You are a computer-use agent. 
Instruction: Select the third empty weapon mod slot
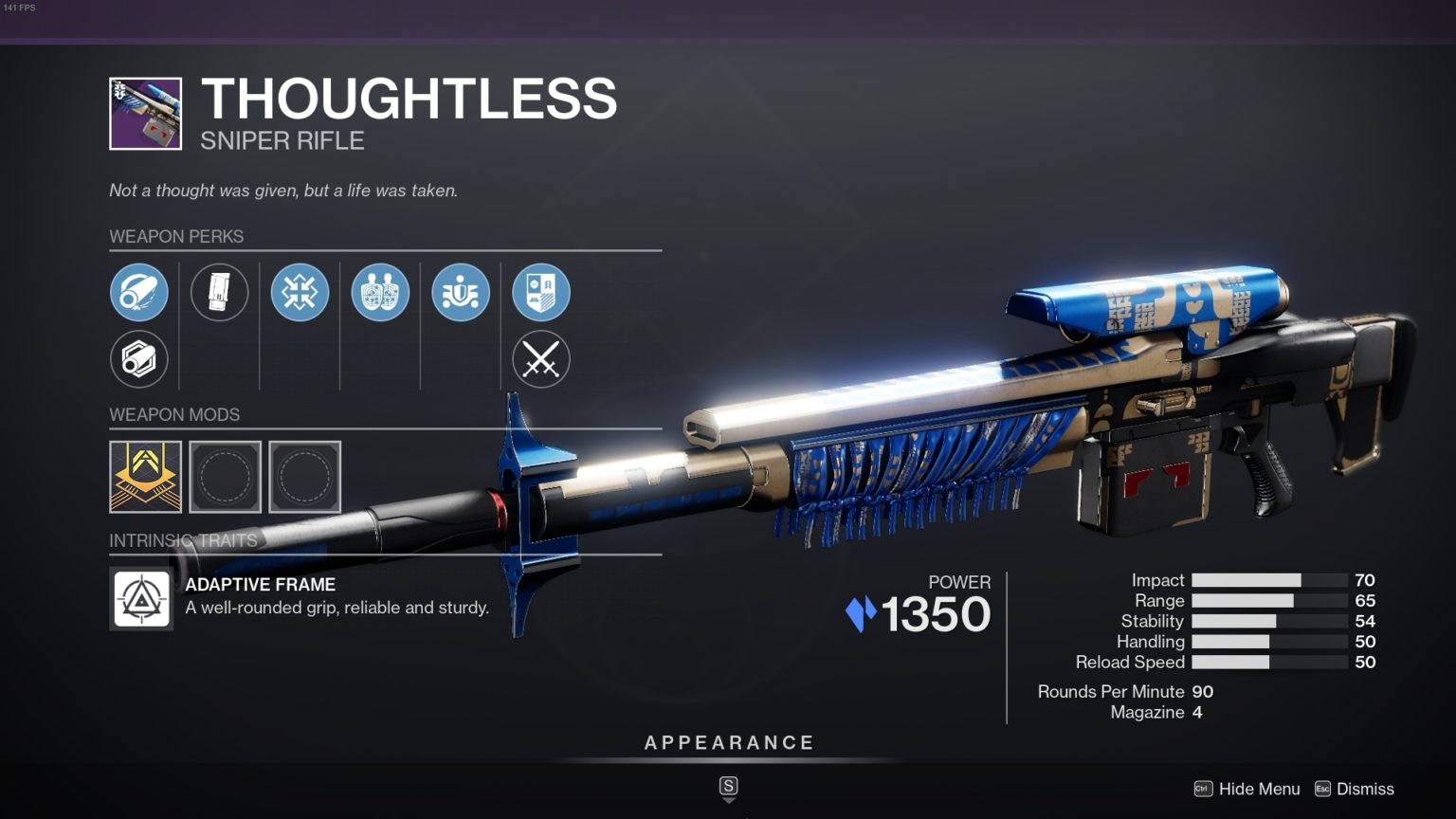click(x=304, y=477)
